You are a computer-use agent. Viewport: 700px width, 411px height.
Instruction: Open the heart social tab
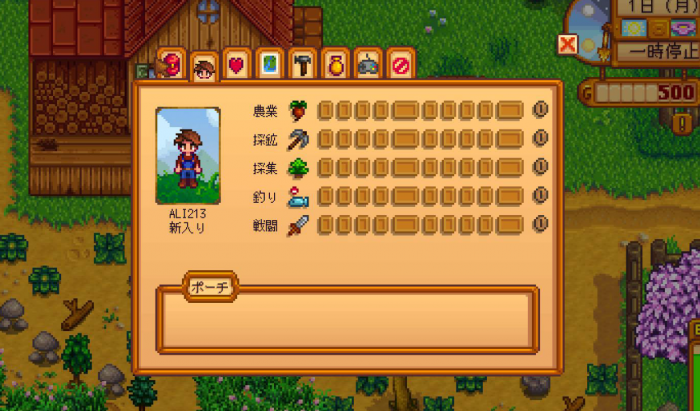237,64
